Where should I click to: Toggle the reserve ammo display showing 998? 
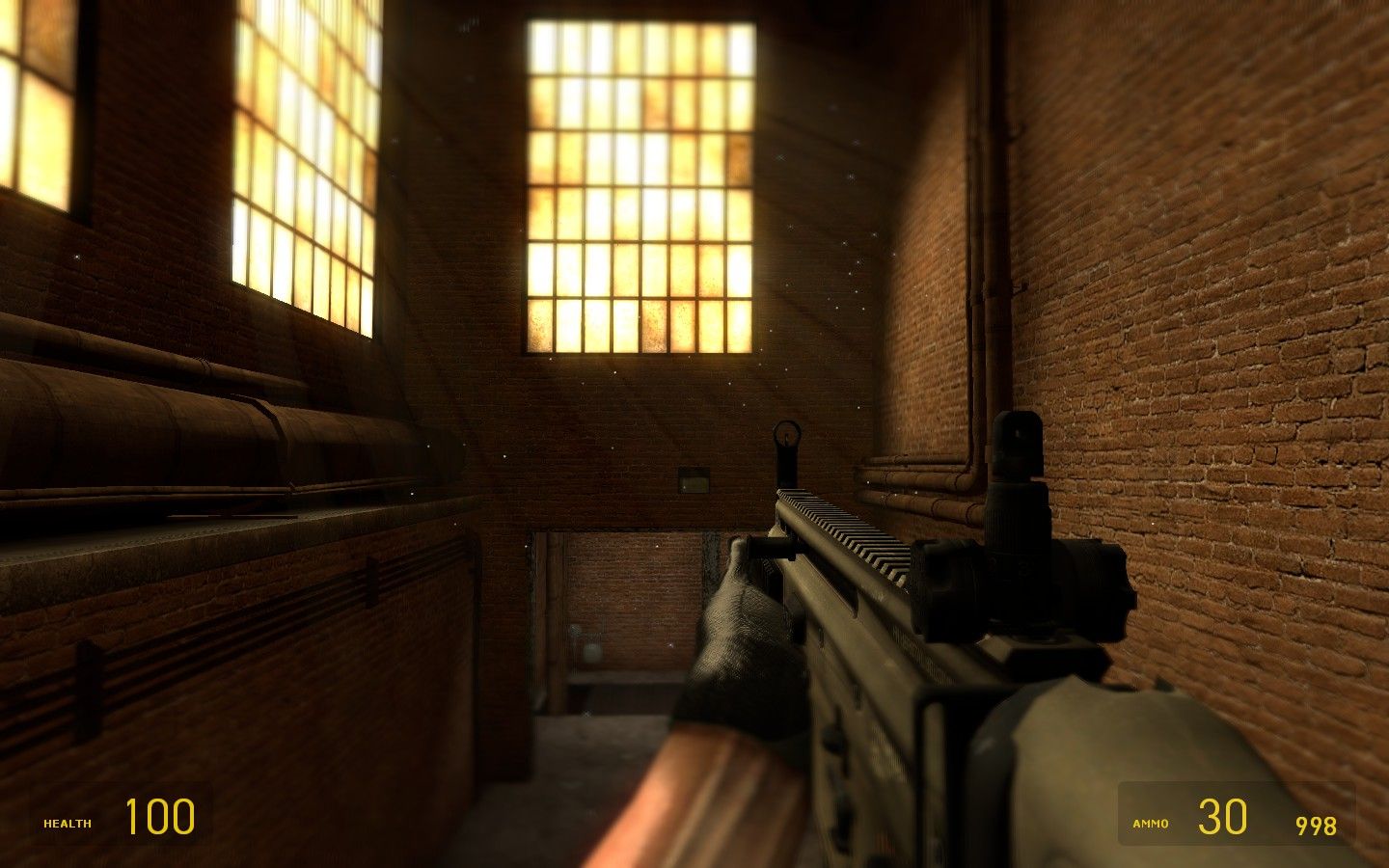tap(1314, 825)
